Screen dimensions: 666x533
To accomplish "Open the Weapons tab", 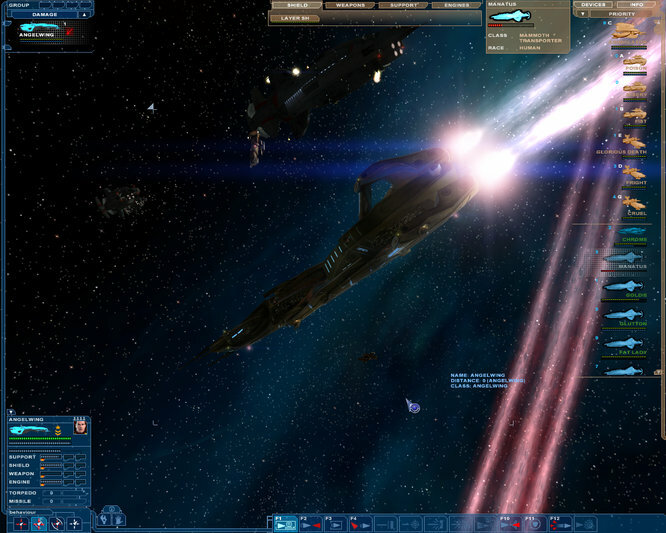I will pos(350,5).
